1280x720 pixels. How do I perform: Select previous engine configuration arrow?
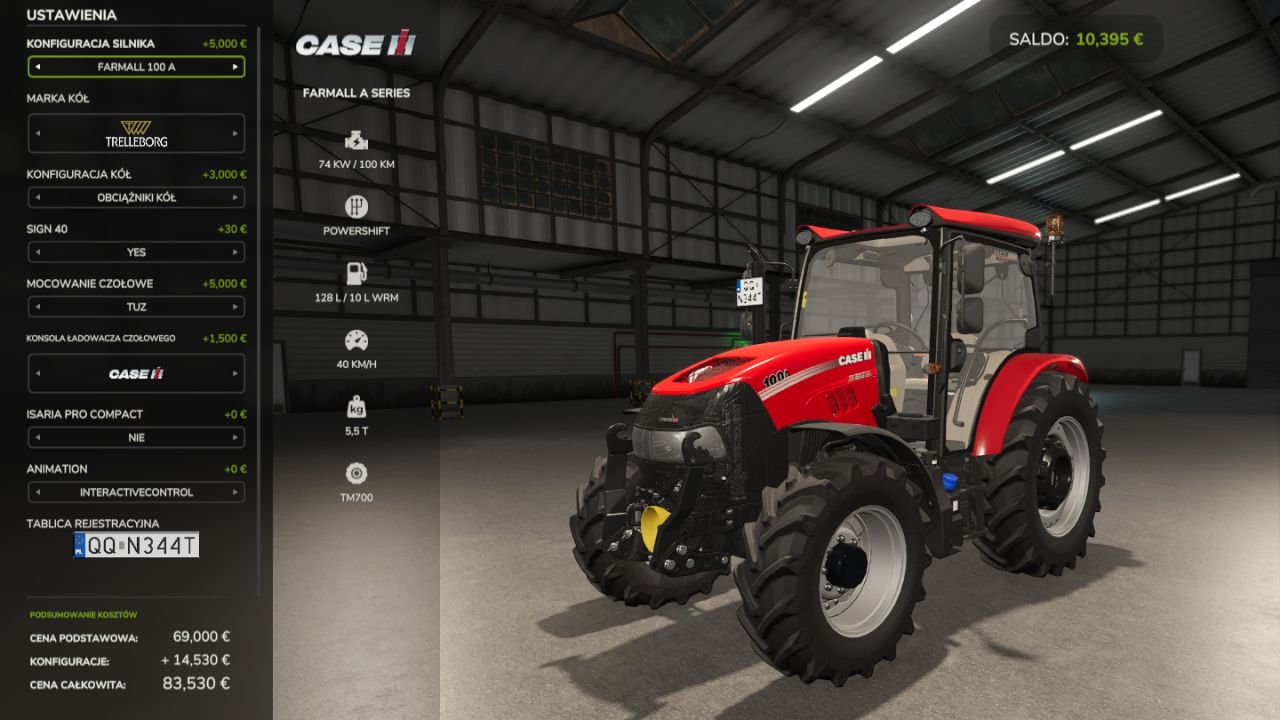(x=38, y=67)
